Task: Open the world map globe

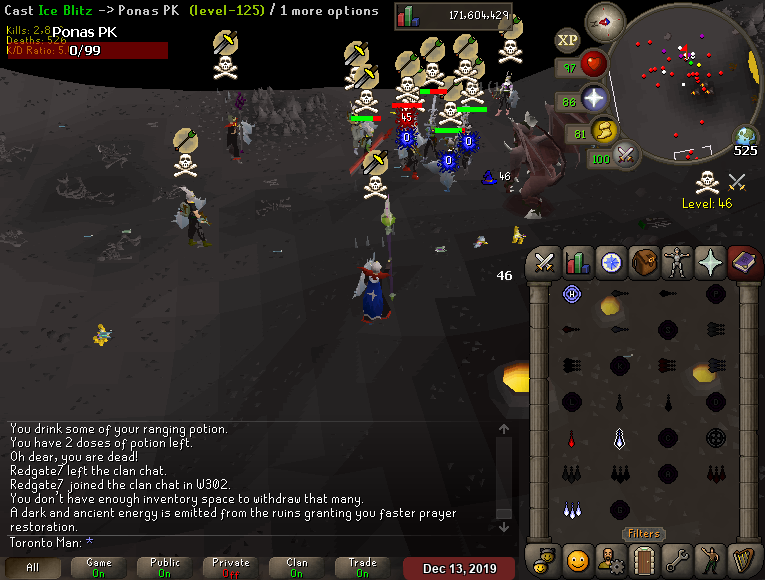Action: 745,136
